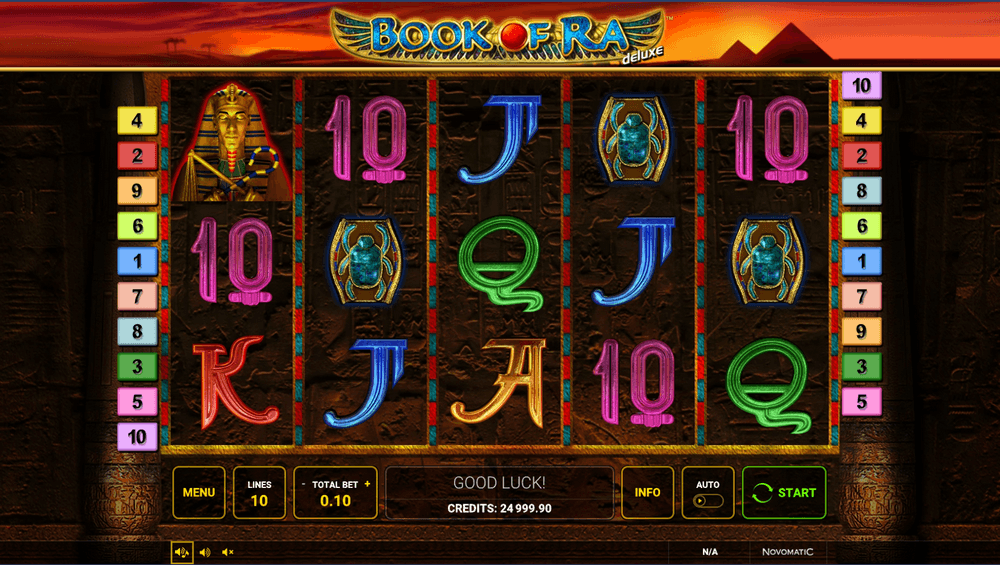The width and height of the screenshot is (1000, 565).
Task: Select the LINES 10 panel
Action: pos(259,492)
